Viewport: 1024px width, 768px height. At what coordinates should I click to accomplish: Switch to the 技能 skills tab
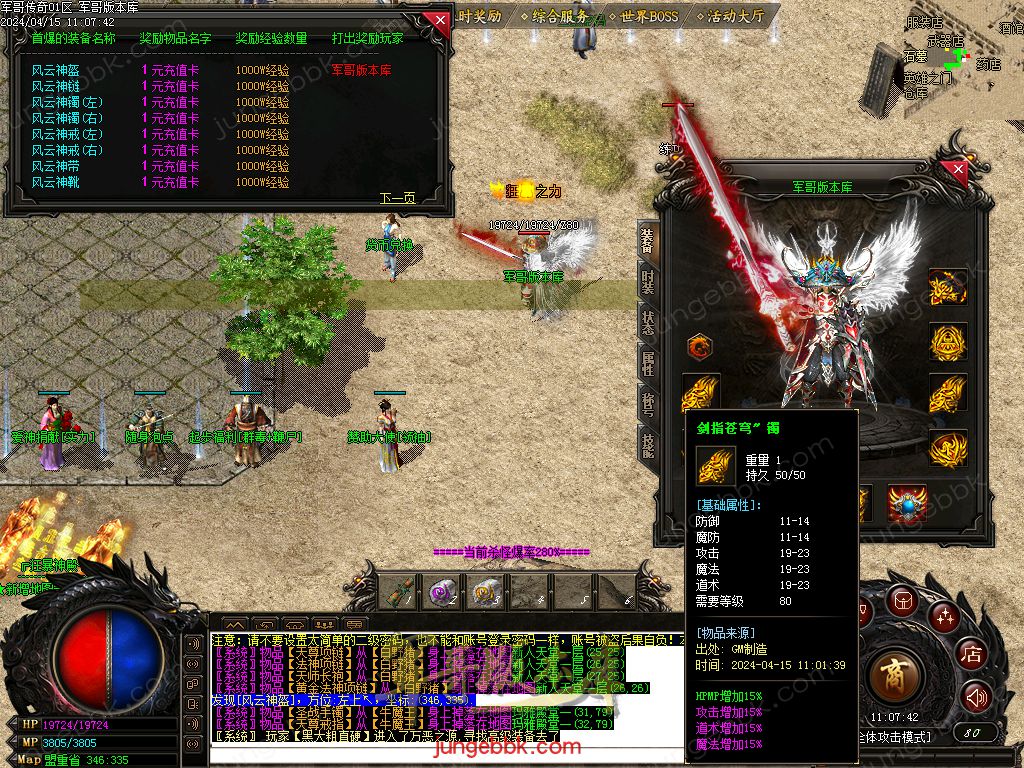click(x=648, y=447)
